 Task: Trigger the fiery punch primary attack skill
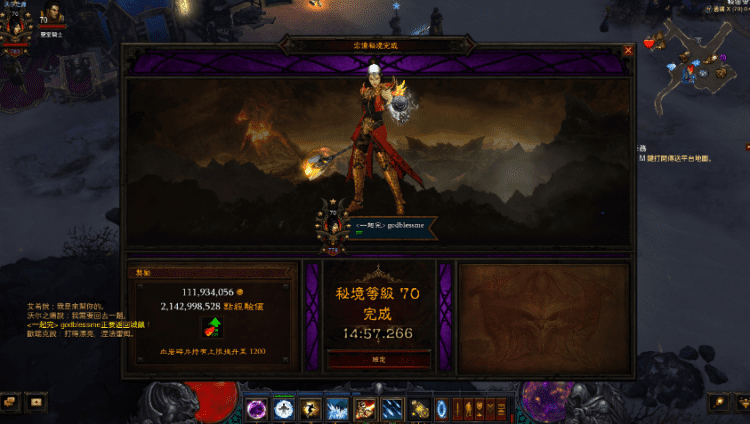point(368,408)
